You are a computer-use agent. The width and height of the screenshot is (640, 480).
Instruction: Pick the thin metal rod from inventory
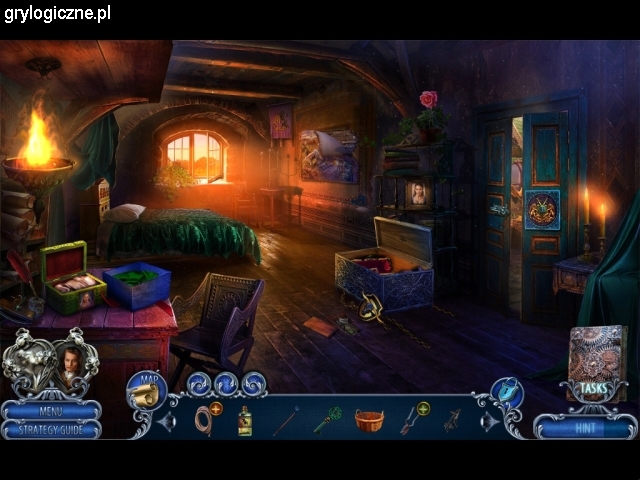coord(286,420)
